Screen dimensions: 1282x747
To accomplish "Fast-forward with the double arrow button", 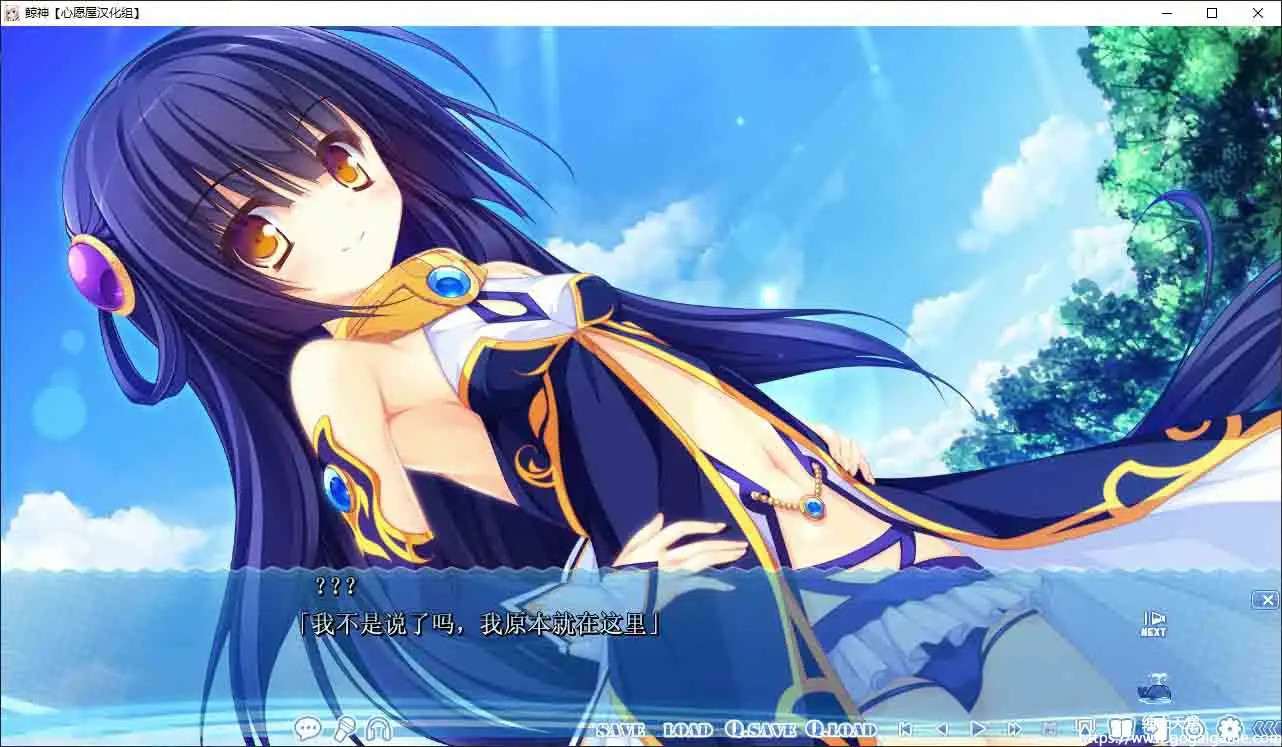I will (1015, 729).
